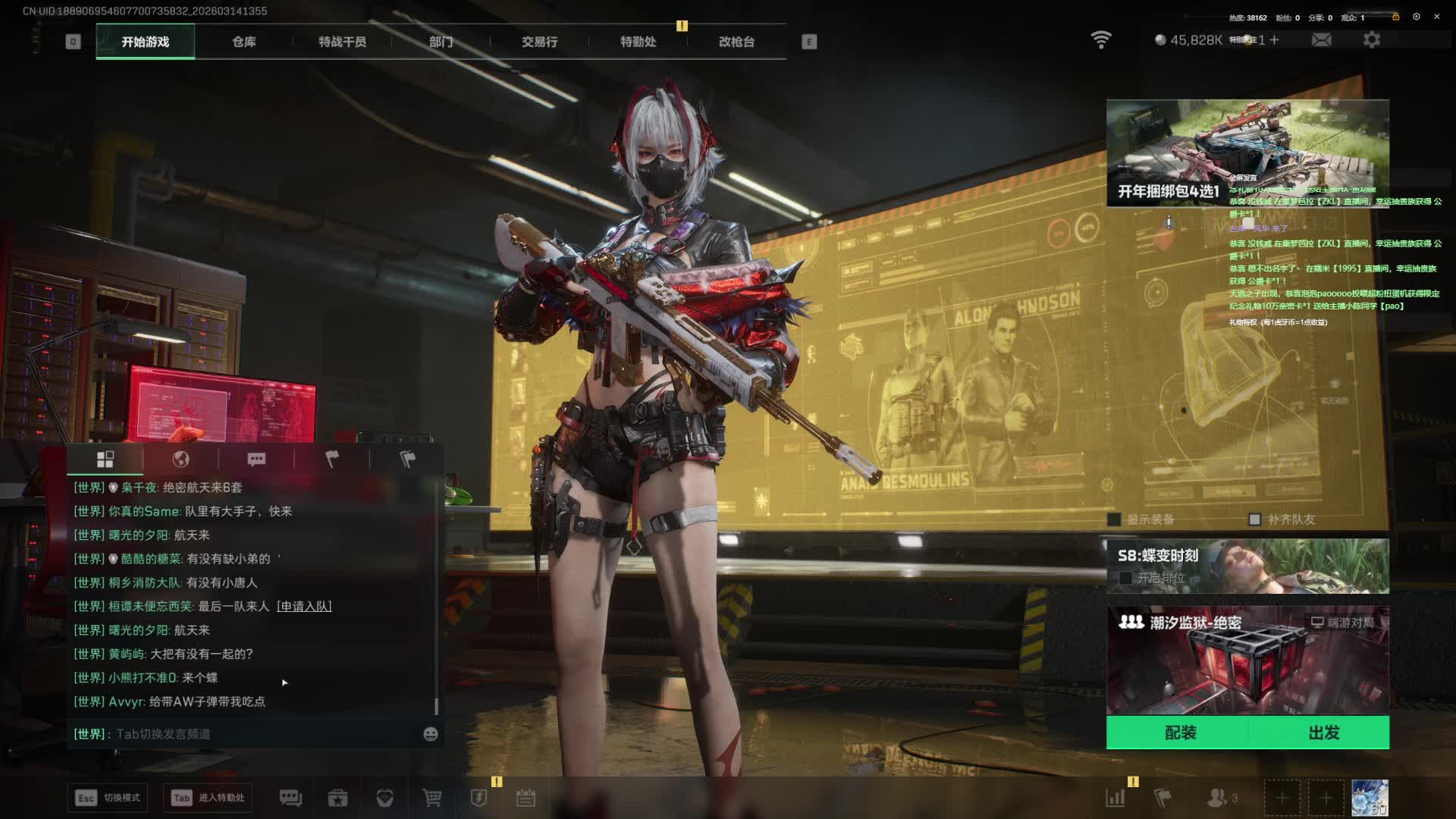Tick the 开启排位 checkbox
This screenshot has height=819, width=1456.
tap(1125, 578)
